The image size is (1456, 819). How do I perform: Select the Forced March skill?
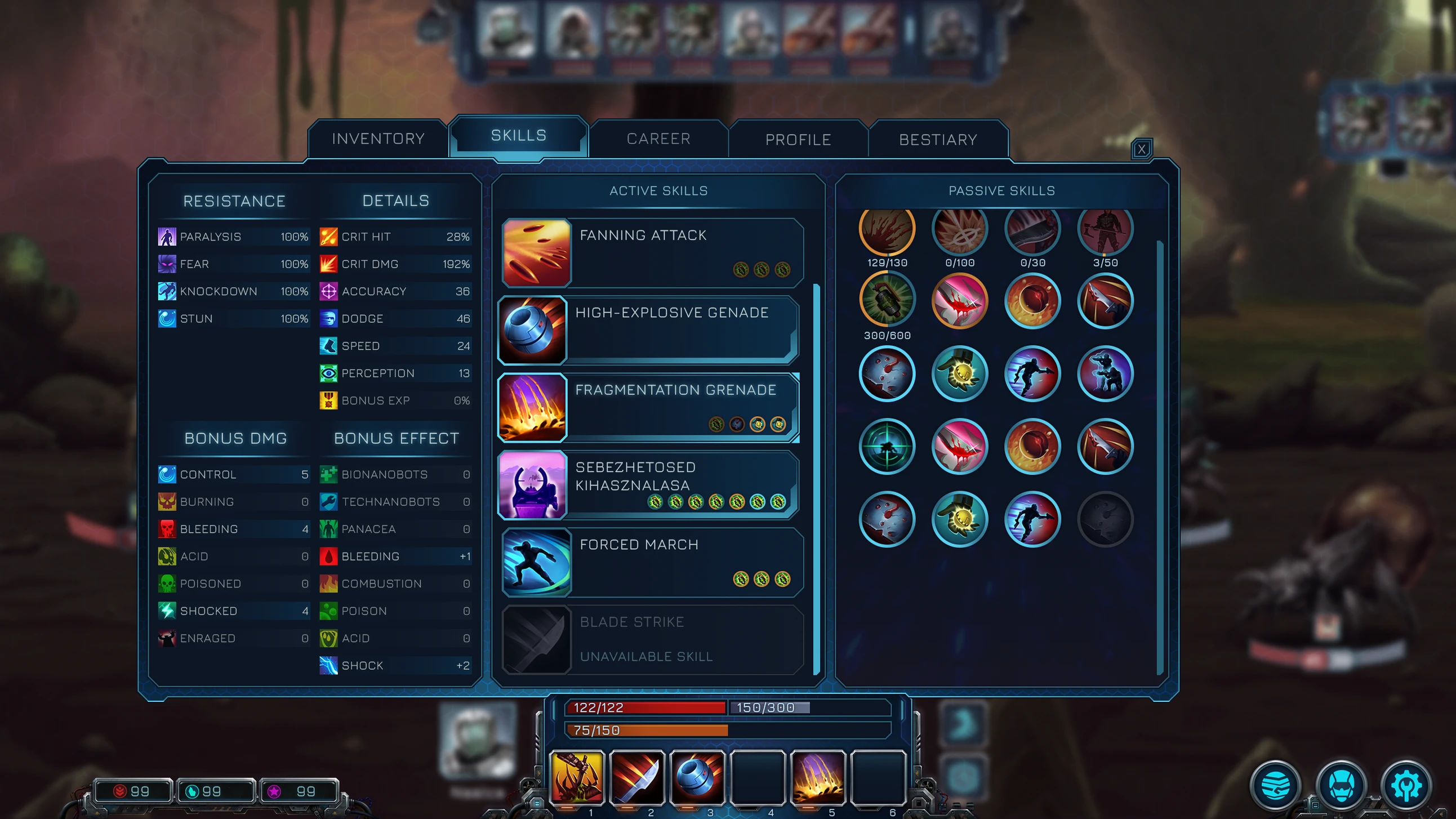coord(652,562)
